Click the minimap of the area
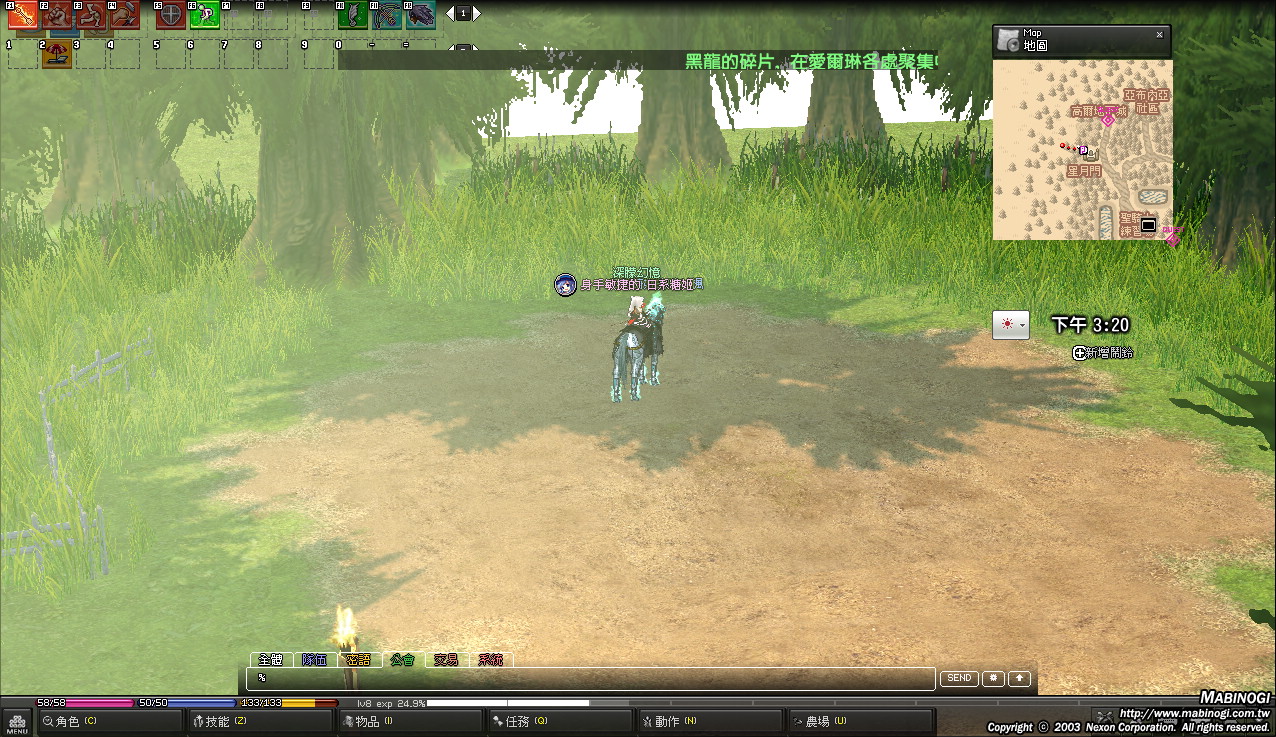1276x737 pixels. coord(1082,150)
